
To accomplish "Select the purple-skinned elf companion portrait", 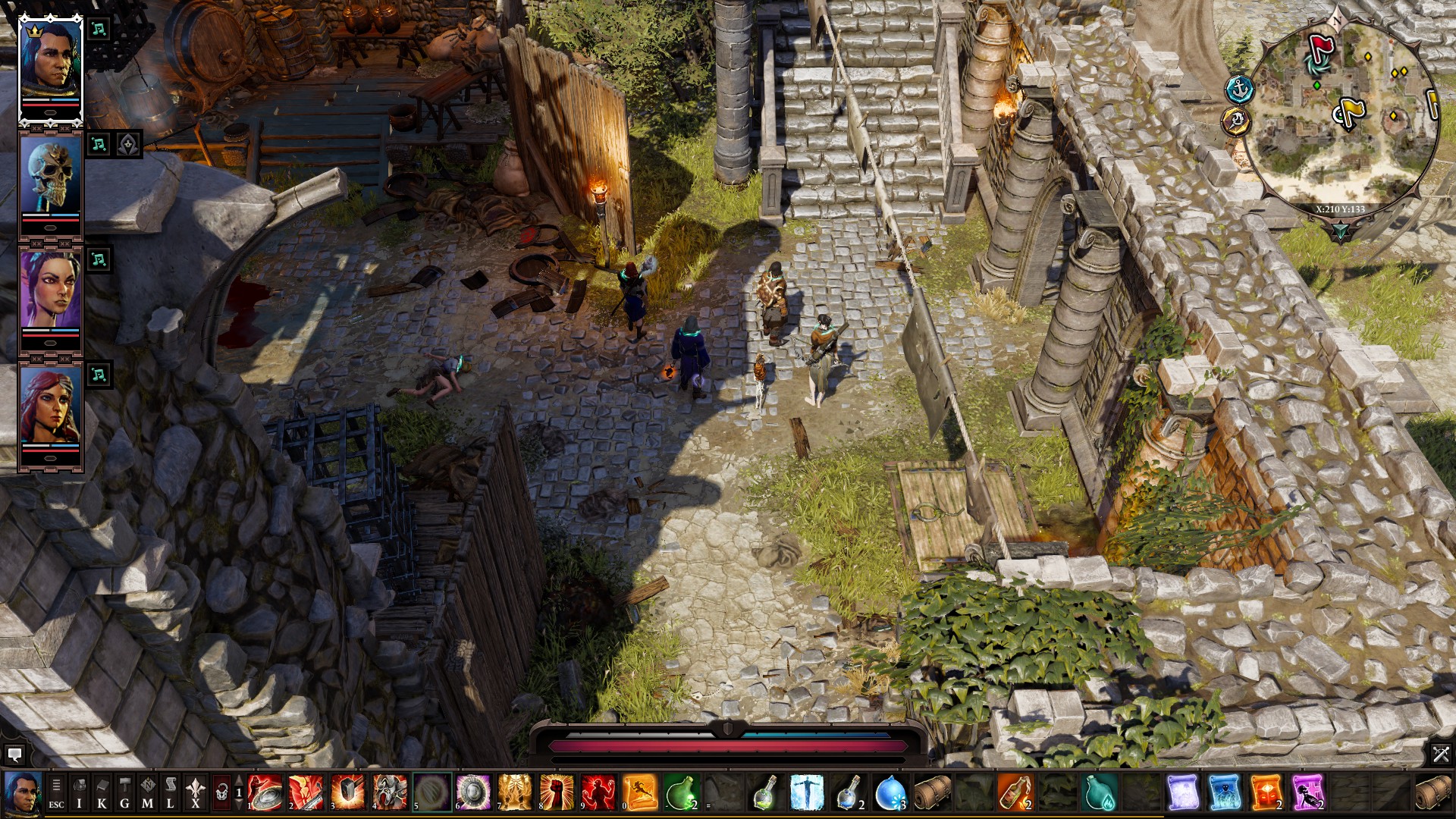I will (x=50, y=291).
